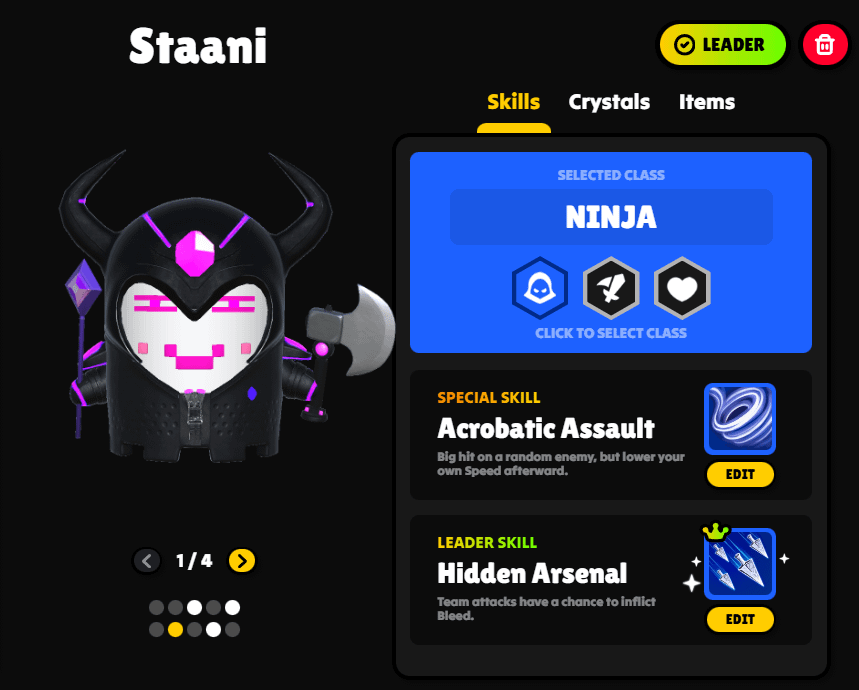Select the hooded Ninja class icon
The height and width of the screenshot is (690, 859).
tap(540, 288)
